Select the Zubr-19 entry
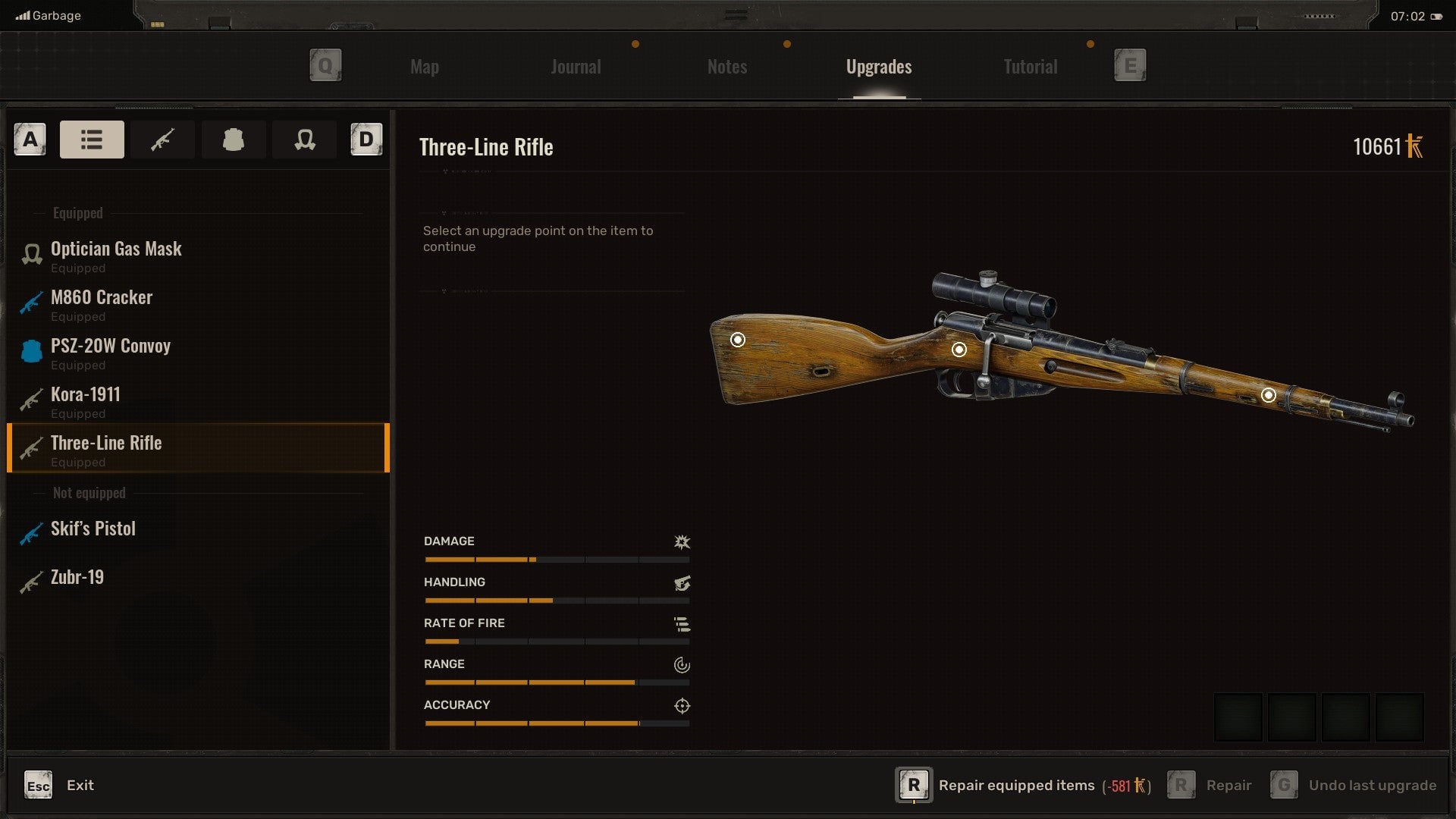The width and height of the screenshot is (1456, 819). coord(77,577)
